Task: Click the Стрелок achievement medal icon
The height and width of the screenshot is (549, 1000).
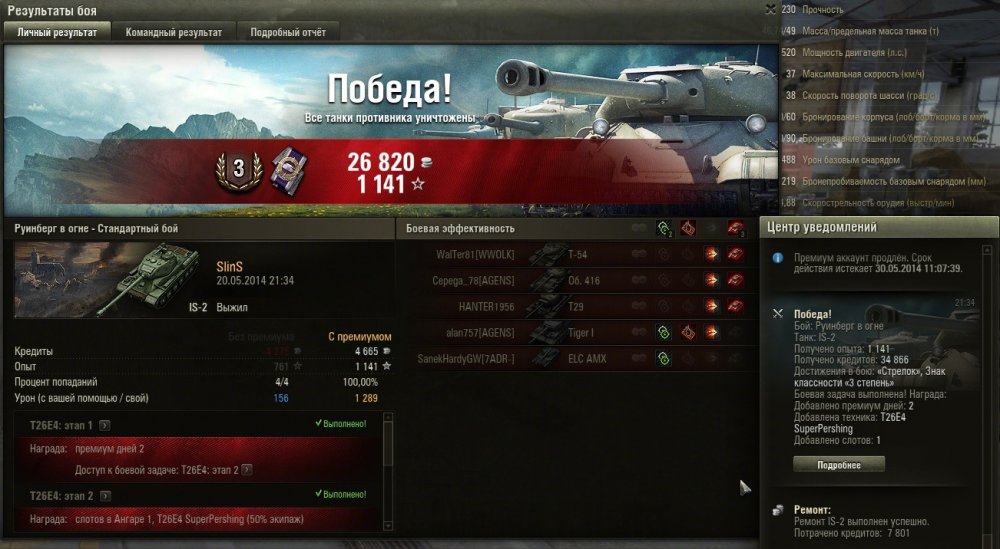Action: (285, 168)
